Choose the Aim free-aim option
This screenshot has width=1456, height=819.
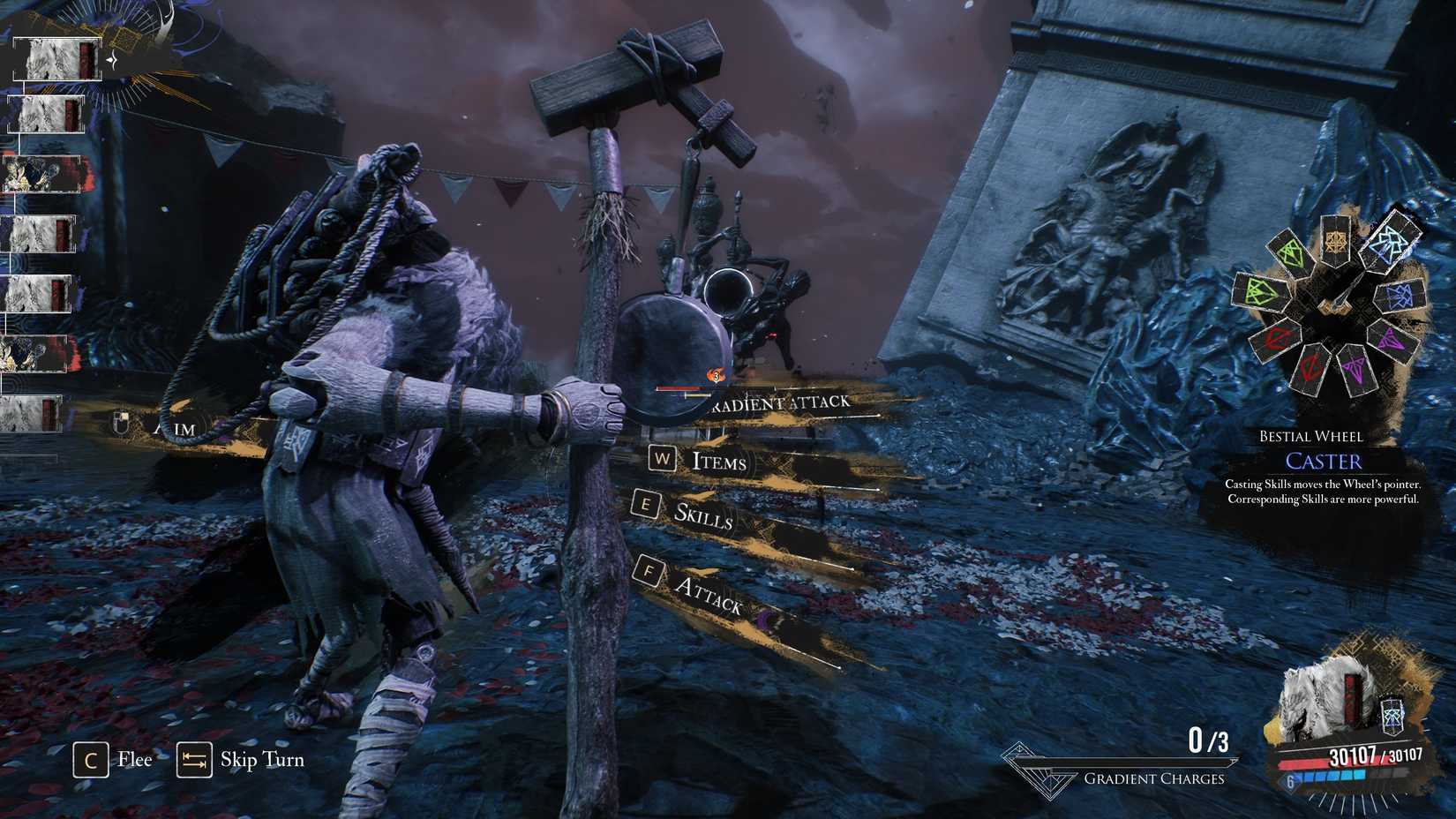[x=173, y=428]
